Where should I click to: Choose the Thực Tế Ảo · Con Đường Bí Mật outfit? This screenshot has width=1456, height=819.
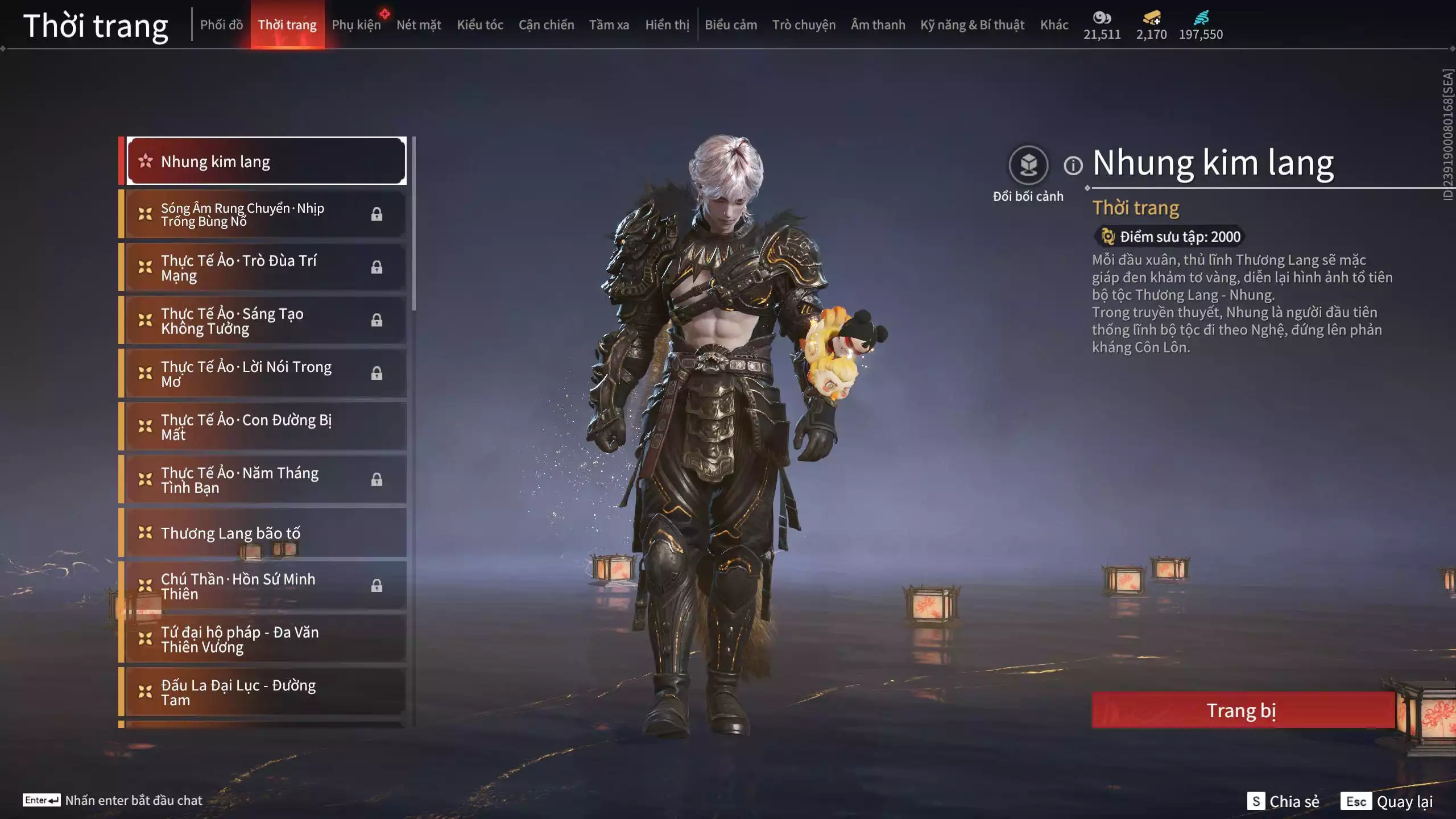[x=265, y=427]
